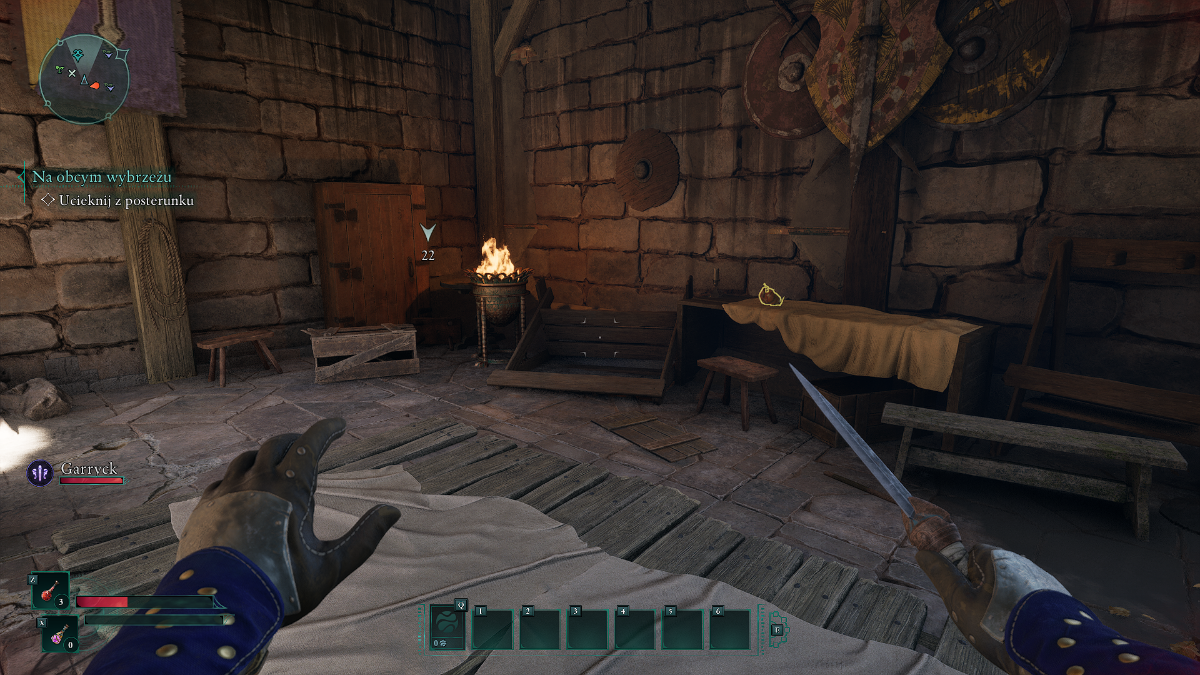Use the purple essence potion slot
This screenshot has height=675, width=1200.
click(x=58, y=634)
